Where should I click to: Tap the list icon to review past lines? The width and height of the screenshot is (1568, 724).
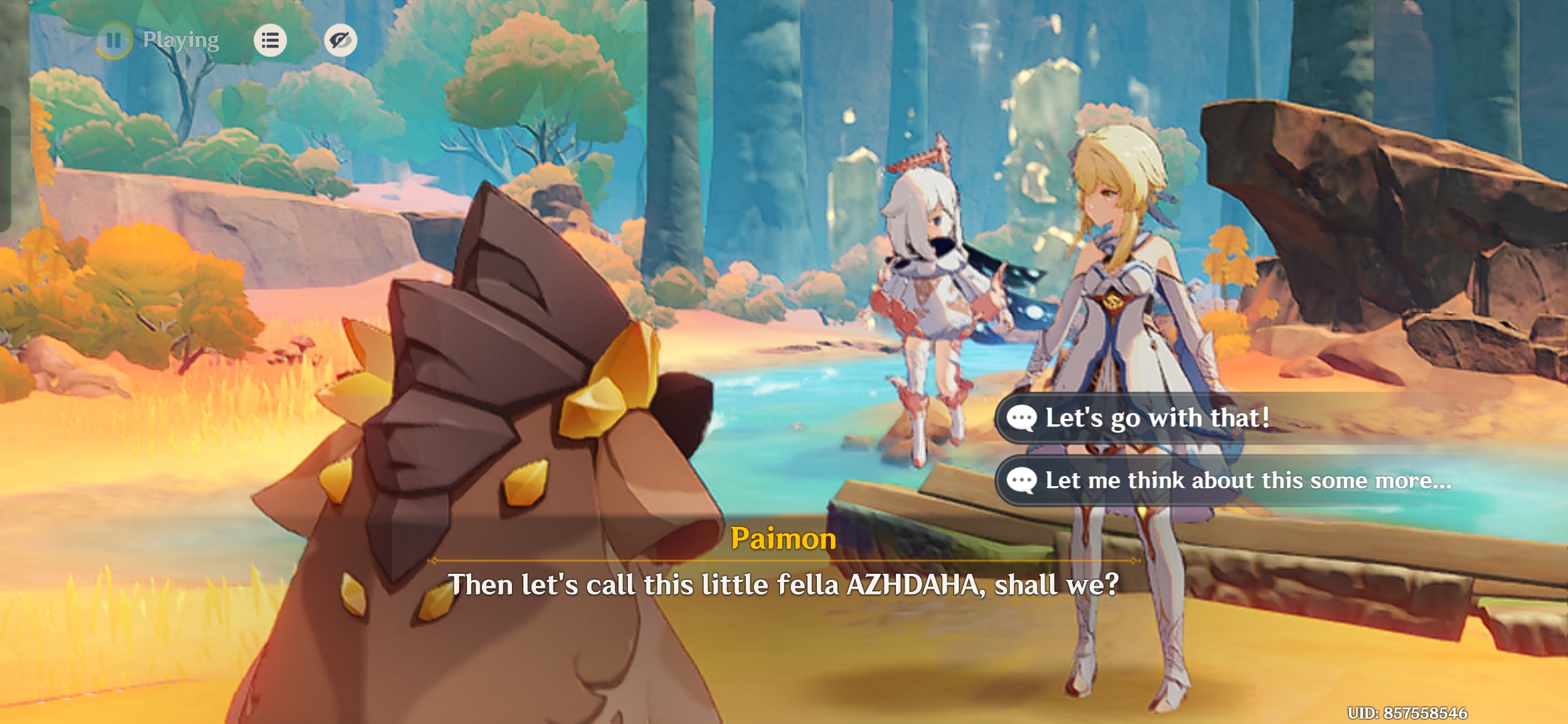click(271, 42)
